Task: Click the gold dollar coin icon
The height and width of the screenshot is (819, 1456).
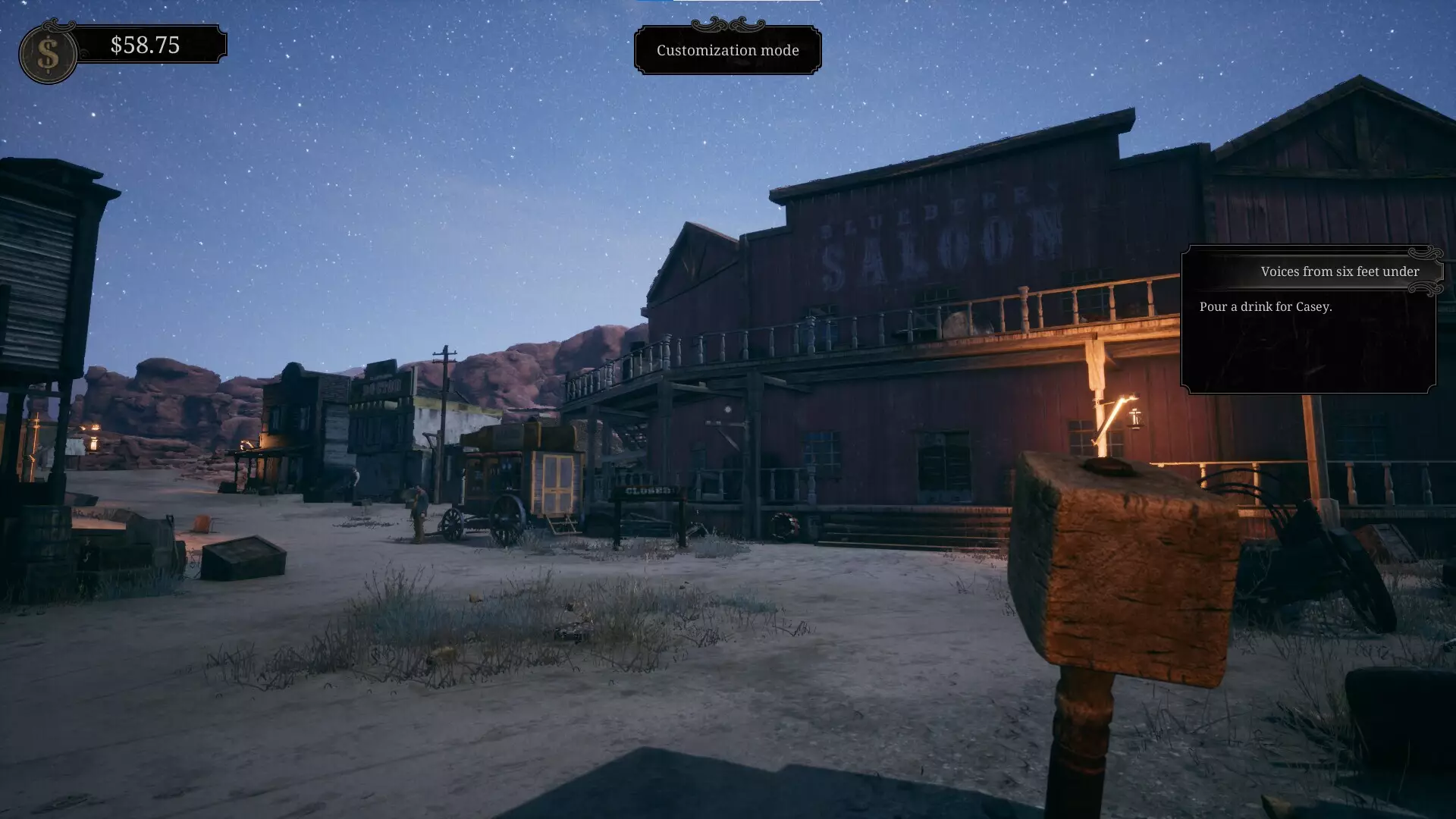Action: (x=47, y=52)
